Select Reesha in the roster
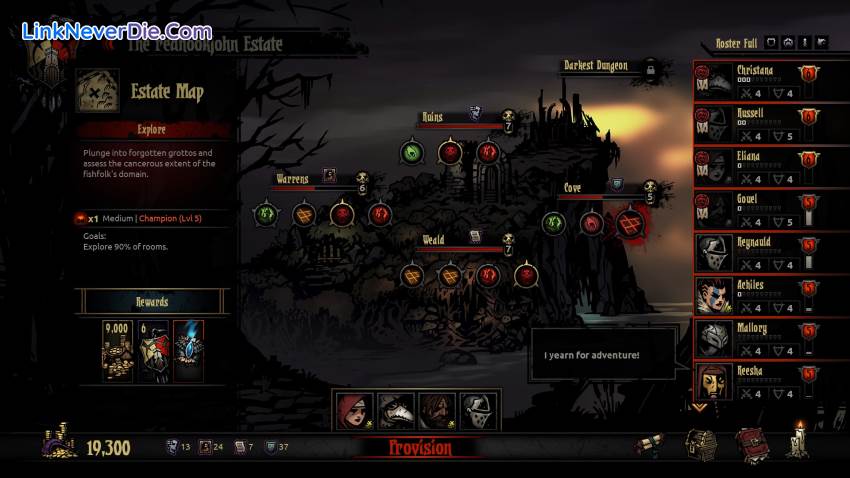The image size is (850, 478). [760, 381]
